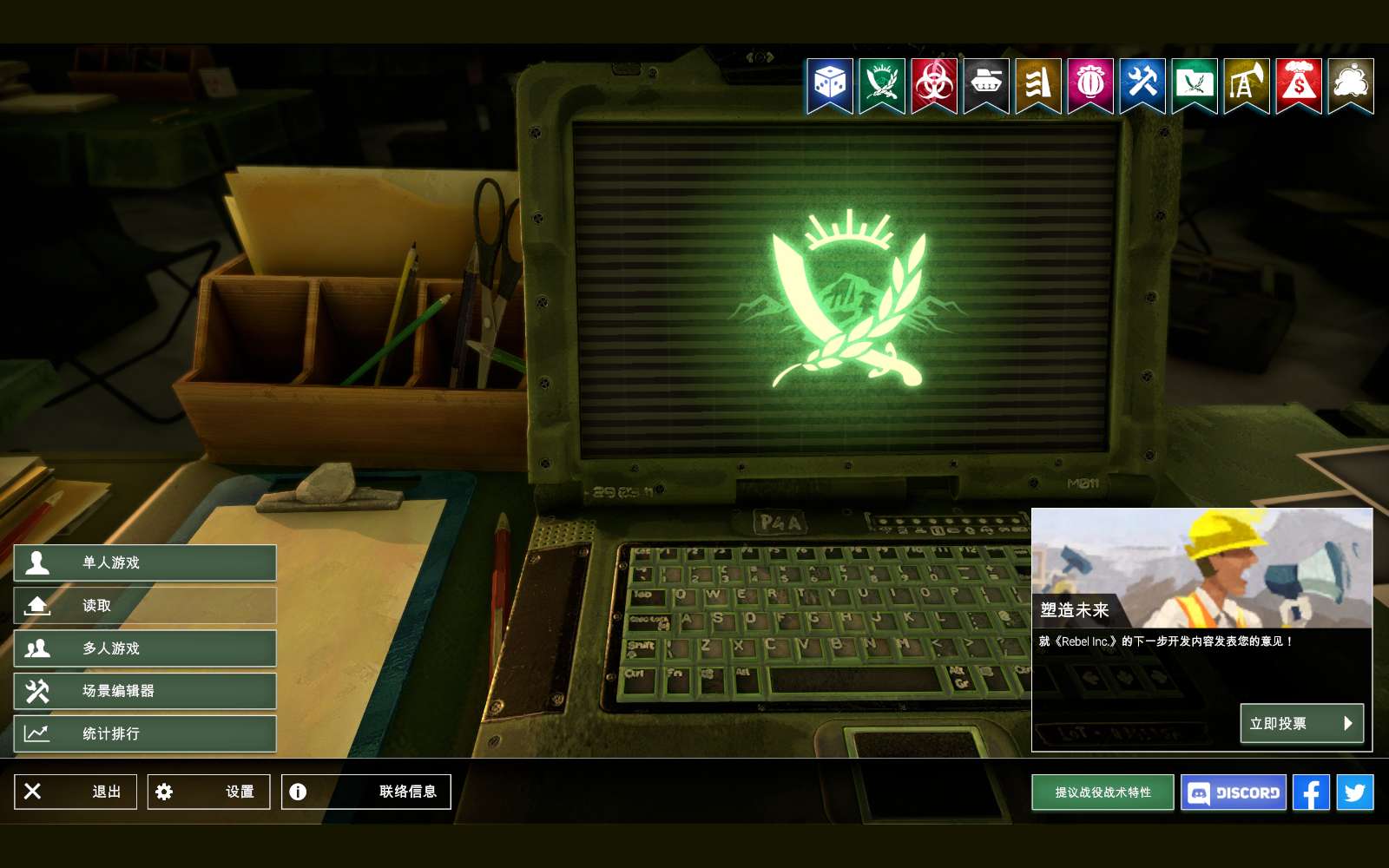The image size is (1389, 868).
Task: Select 提议战役战术特性 suggestion button
Action: (1103, 792)
